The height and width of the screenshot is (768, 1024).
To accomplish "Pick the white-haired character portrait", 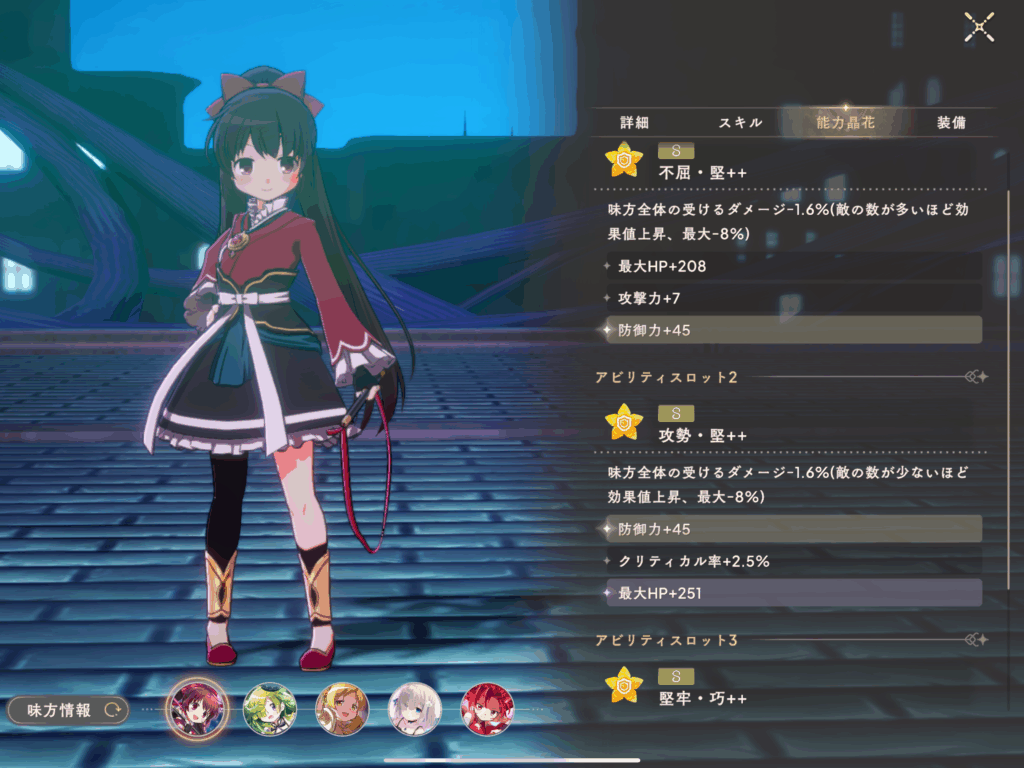I will (x=415, y=709).
